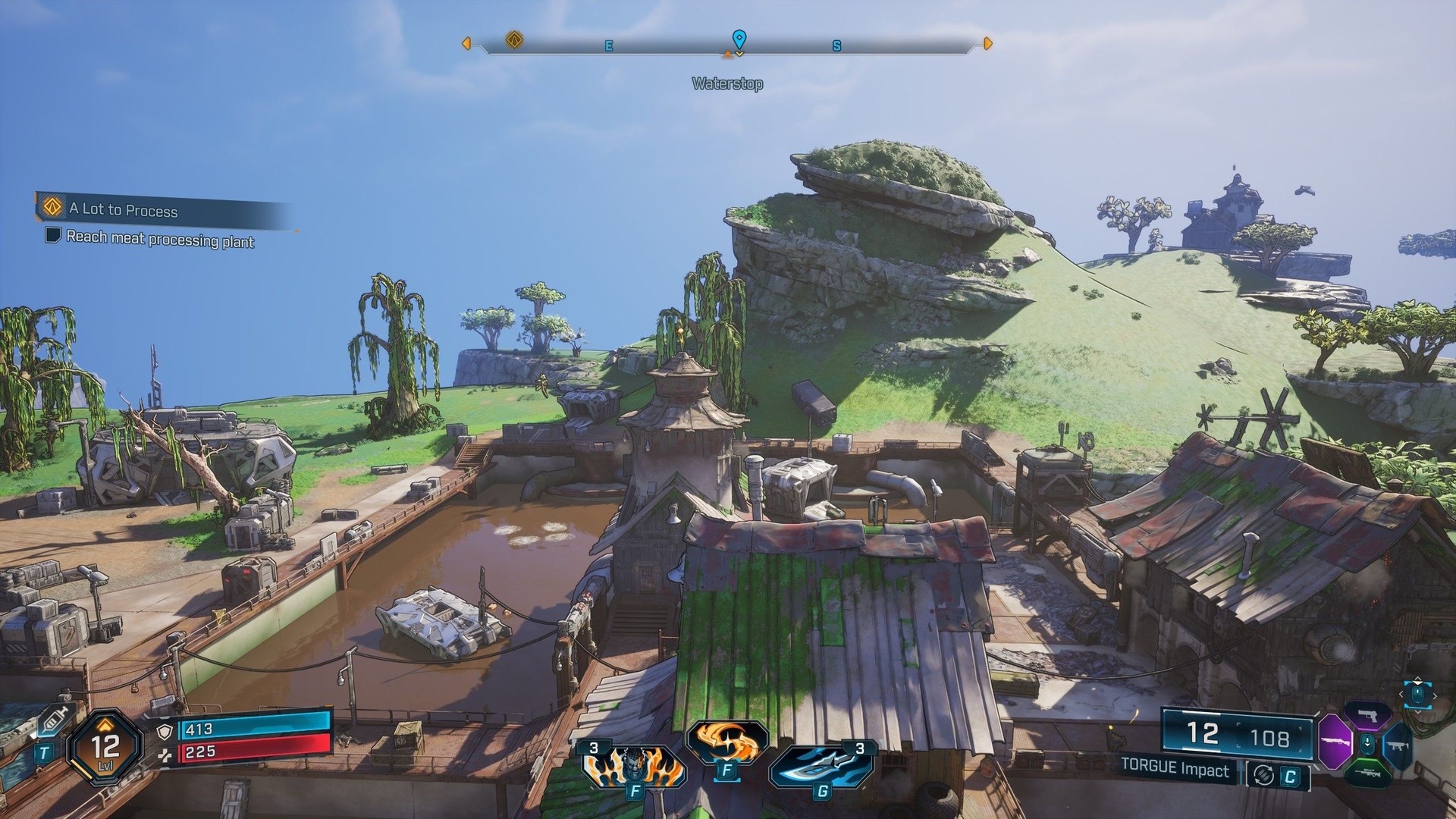
Task: Choose the green sniper rifle slot
Action: pos(1367,773)
